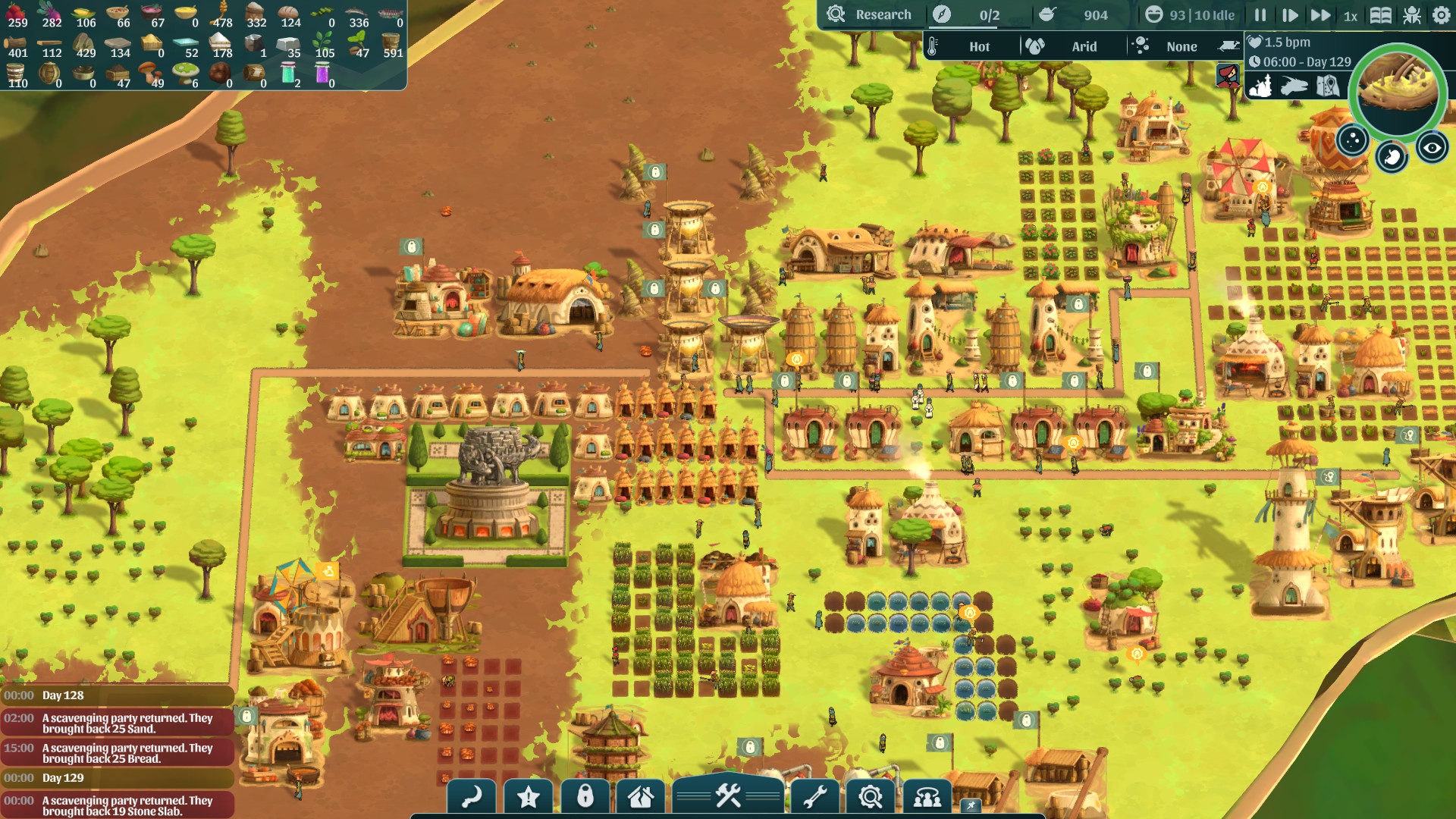Open the creature stomach button
The width and height of the screenshot is (1456, 819).
pos(1392,157)
